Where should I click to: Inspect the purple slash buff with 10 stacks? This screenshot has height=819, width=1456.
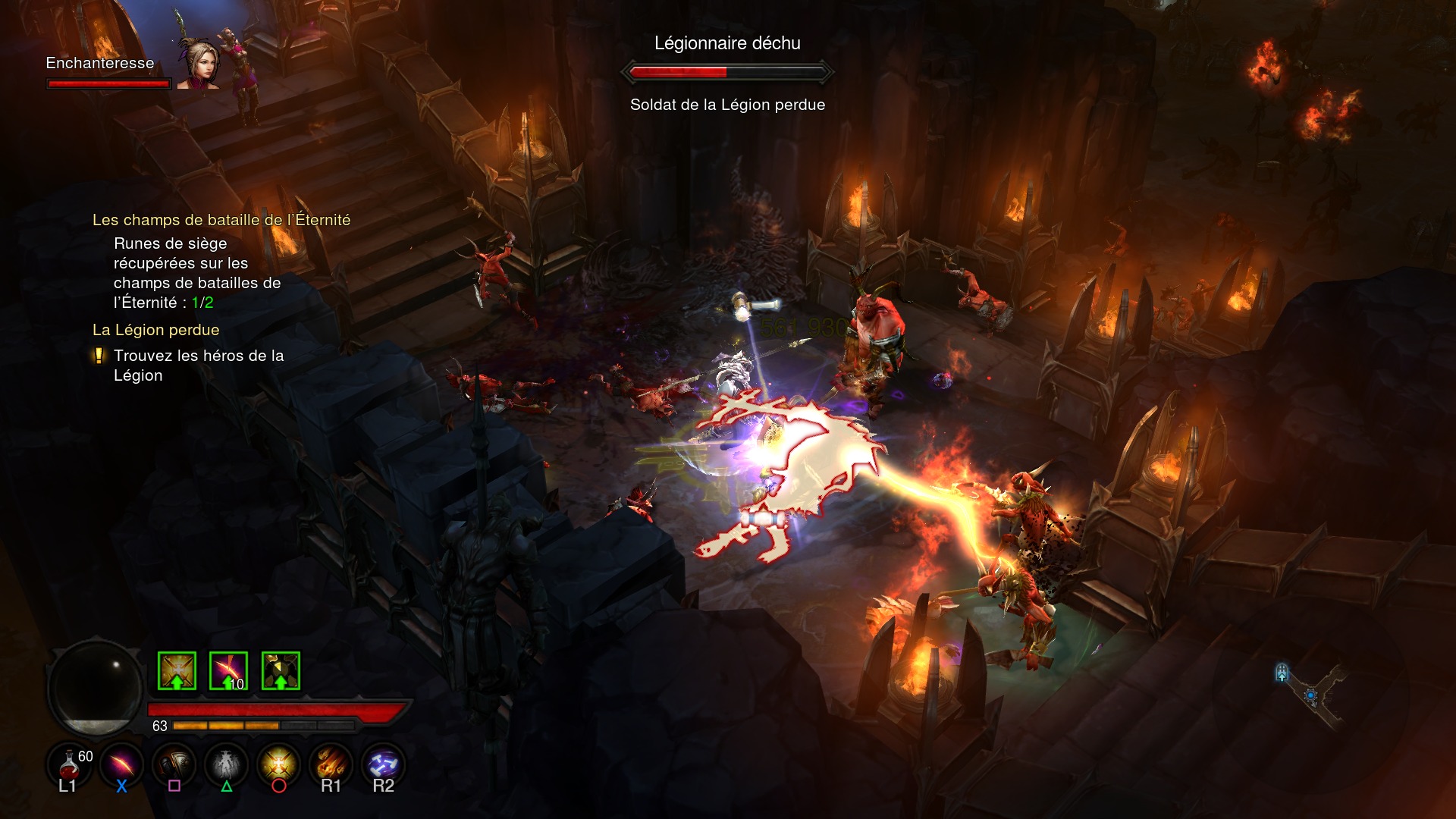228,671
